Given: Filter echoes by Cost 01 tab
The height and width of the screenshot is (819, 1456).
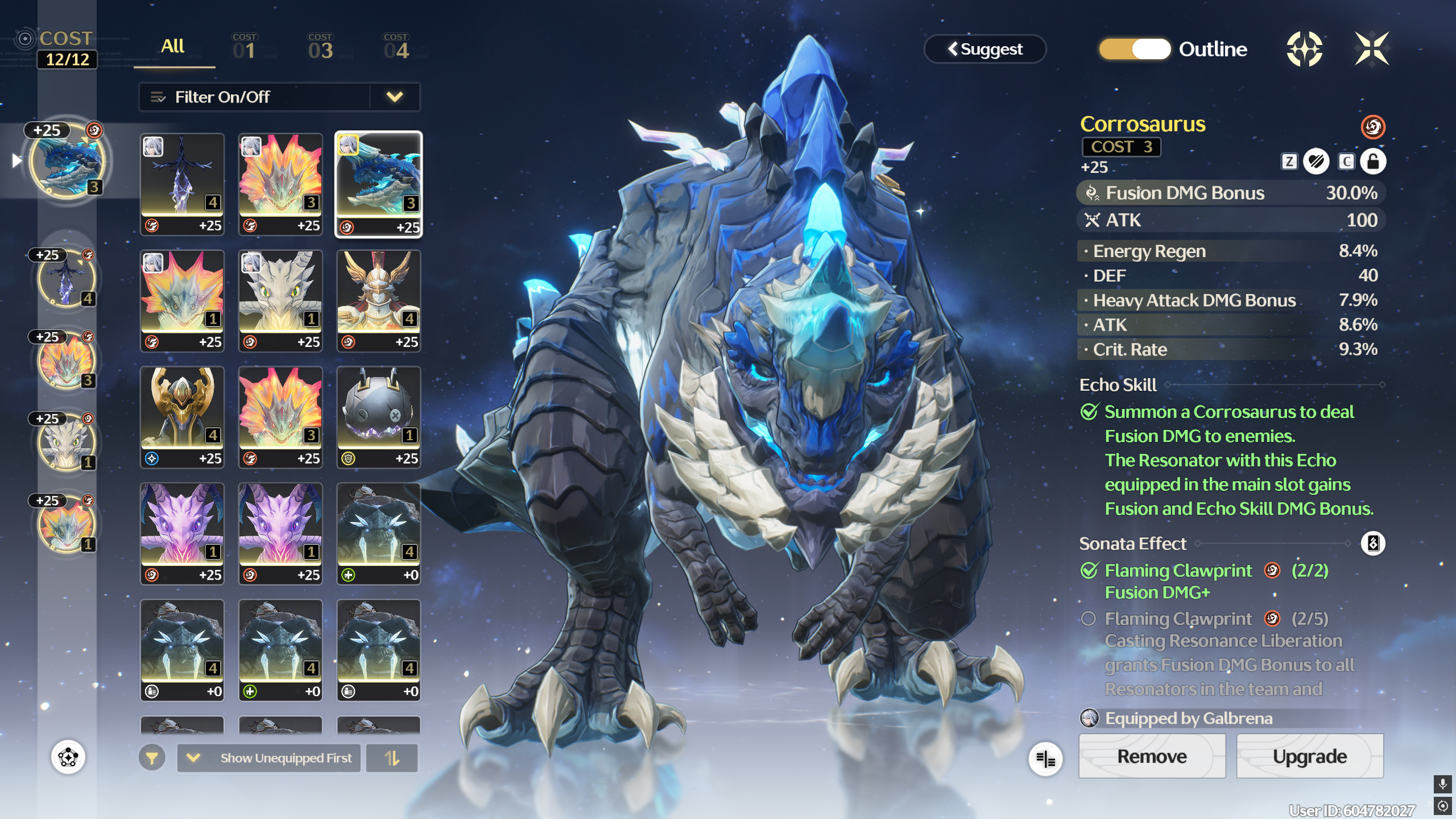Looking at the screenshot, I should [245, 48].
